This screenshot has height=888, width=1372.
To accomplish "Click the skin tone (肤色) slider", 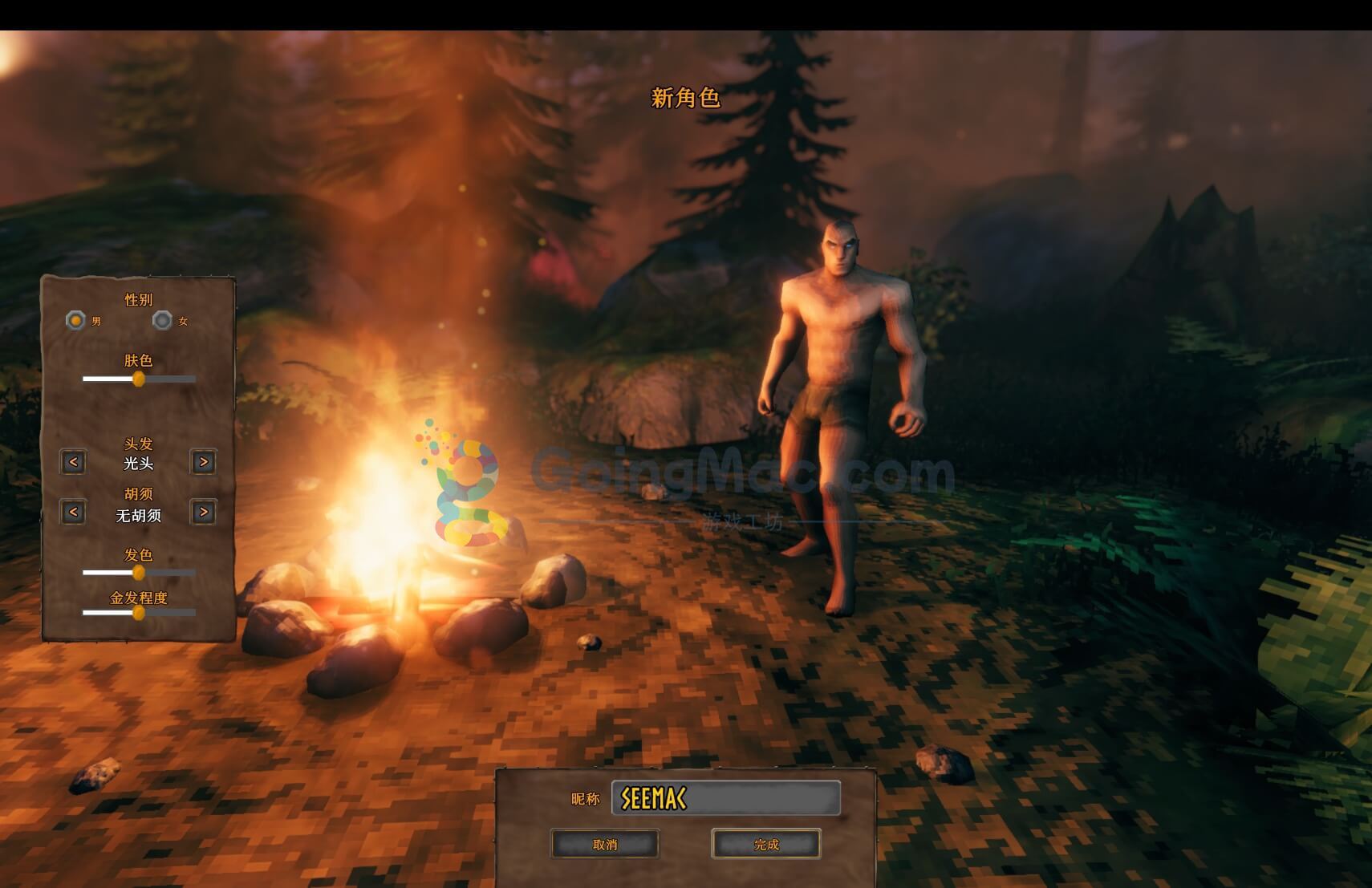I will pyautogui.click(x=139, y=379).
